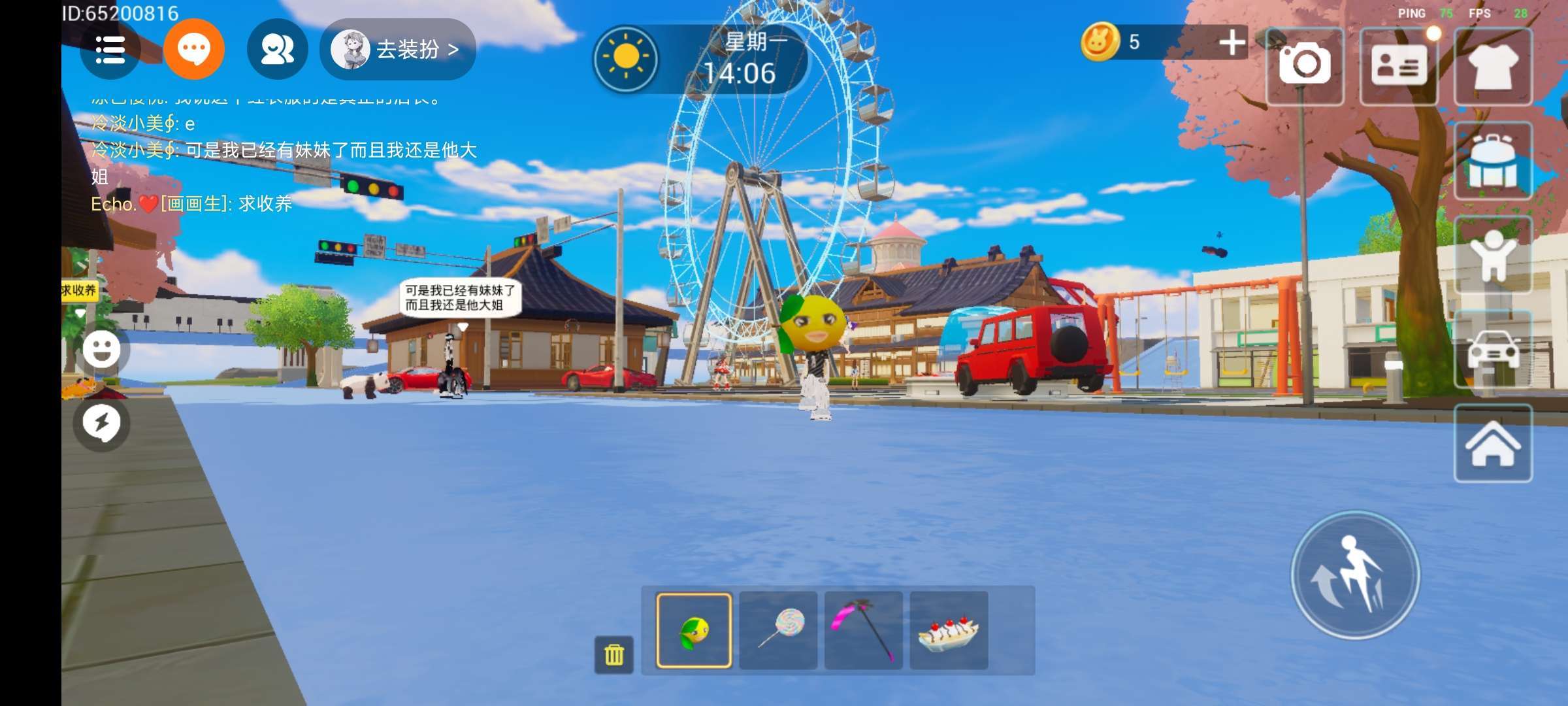Image resolution: width=1568 pixels, height=706 pixels.
Task: Open the friends list icon
Action: [x=277, y=50]
